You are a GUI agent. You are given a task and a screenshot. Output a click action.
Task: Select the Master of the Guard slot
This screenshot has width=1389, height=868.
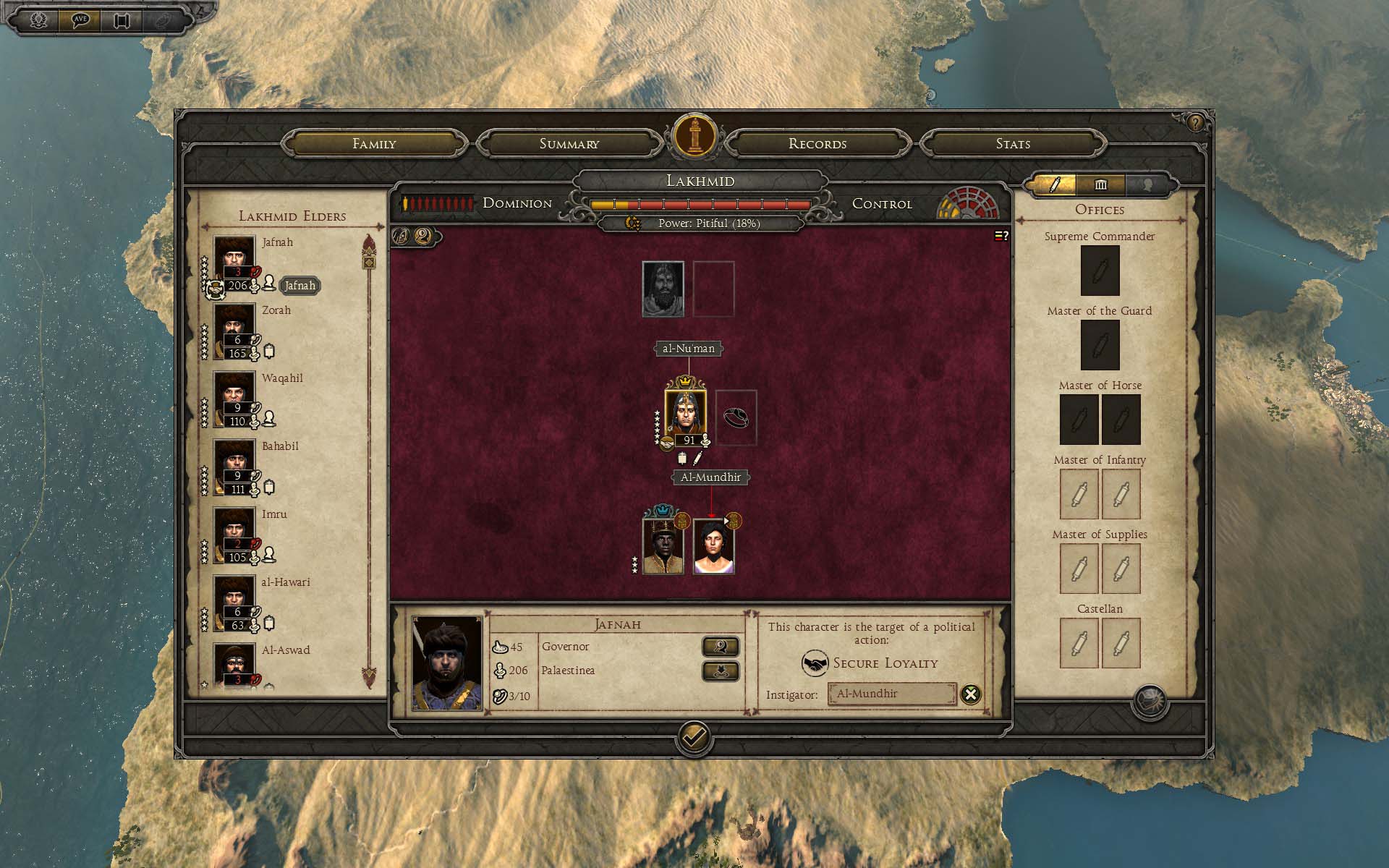coord(1100,345)
